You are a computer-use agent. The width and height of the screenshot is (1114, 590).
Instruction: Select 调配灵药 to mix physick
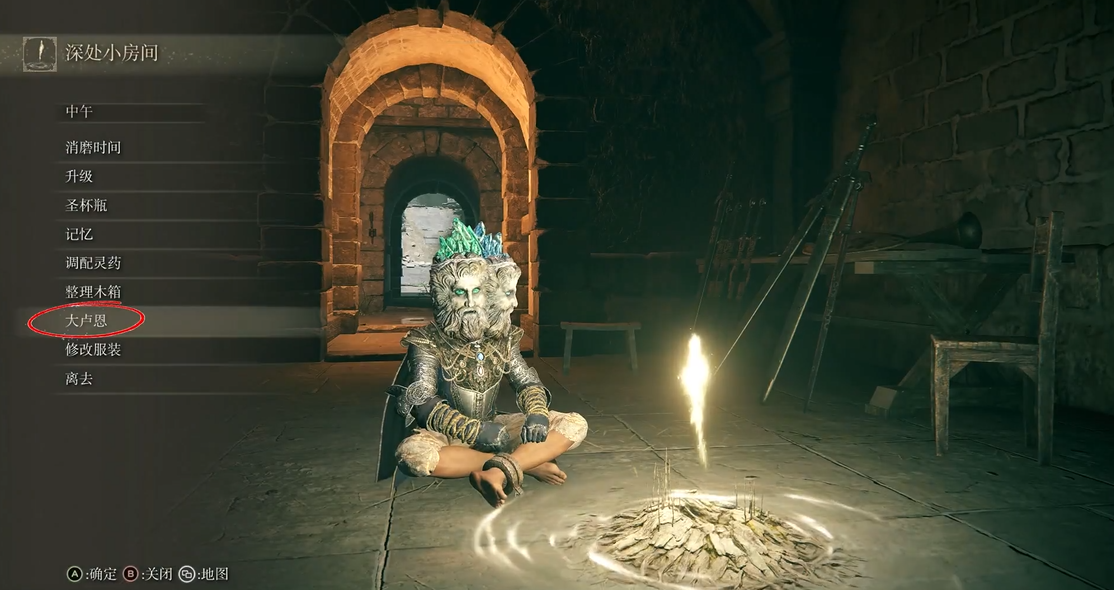click(93, 263)
